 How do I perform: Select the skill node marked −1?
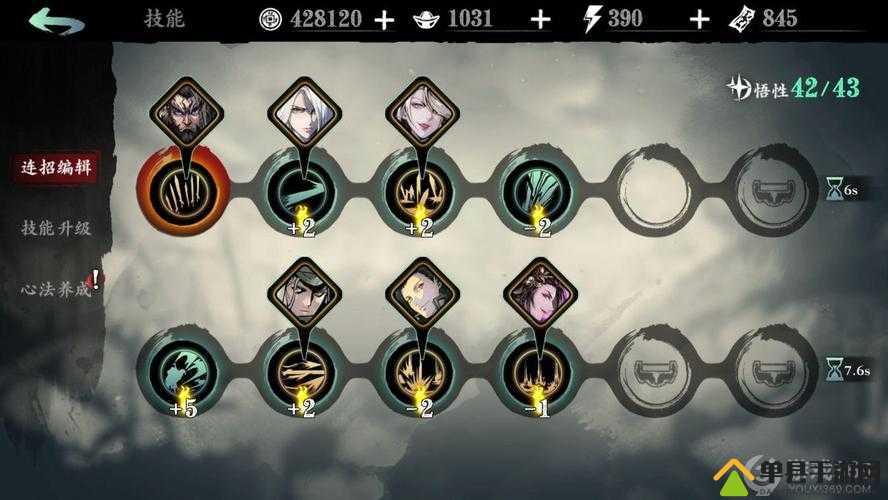coord(538,368)
